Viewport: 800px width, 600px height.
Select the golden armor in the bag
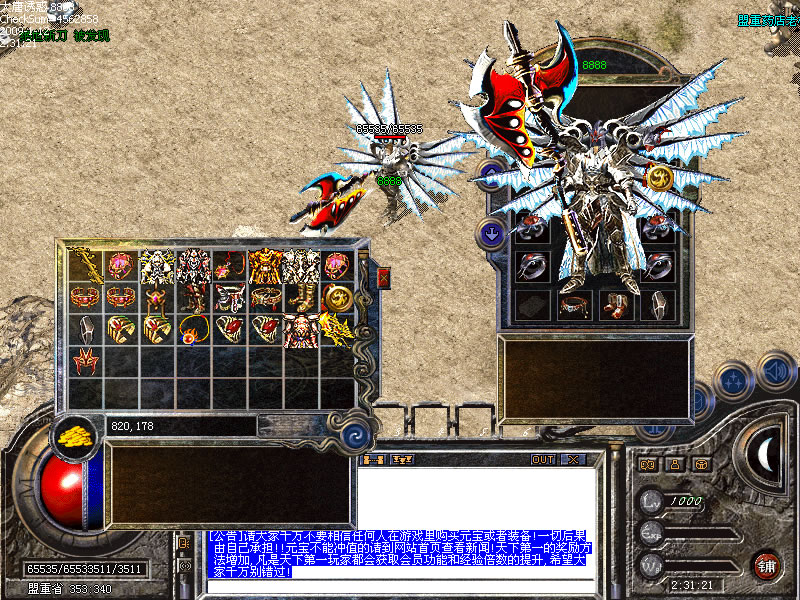pyautogui.click(x=265, y=266)
